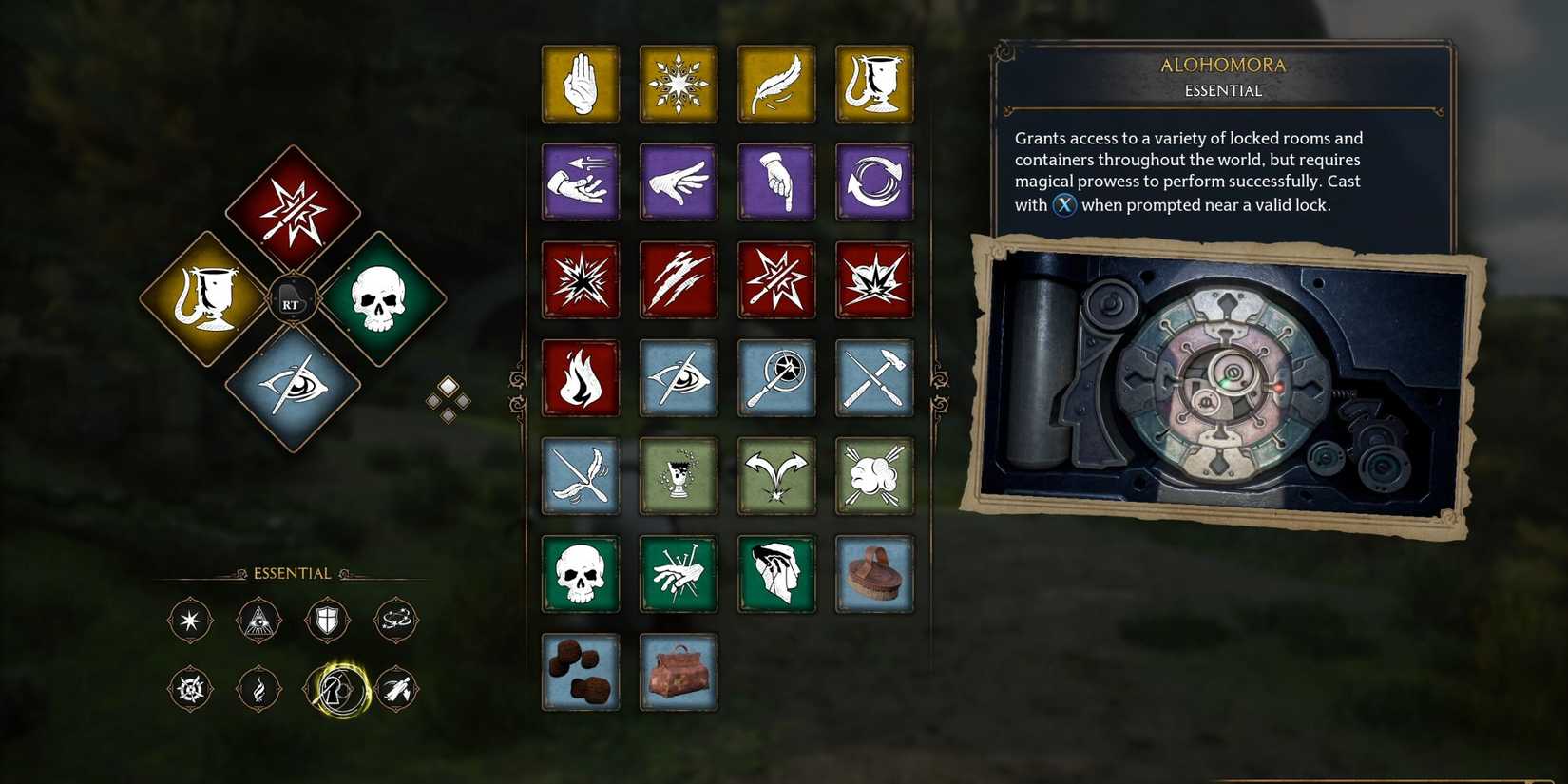Toggle the blue eye spell set diamond
Screen dimensions: 1568x784
click(x=292, y=388)
